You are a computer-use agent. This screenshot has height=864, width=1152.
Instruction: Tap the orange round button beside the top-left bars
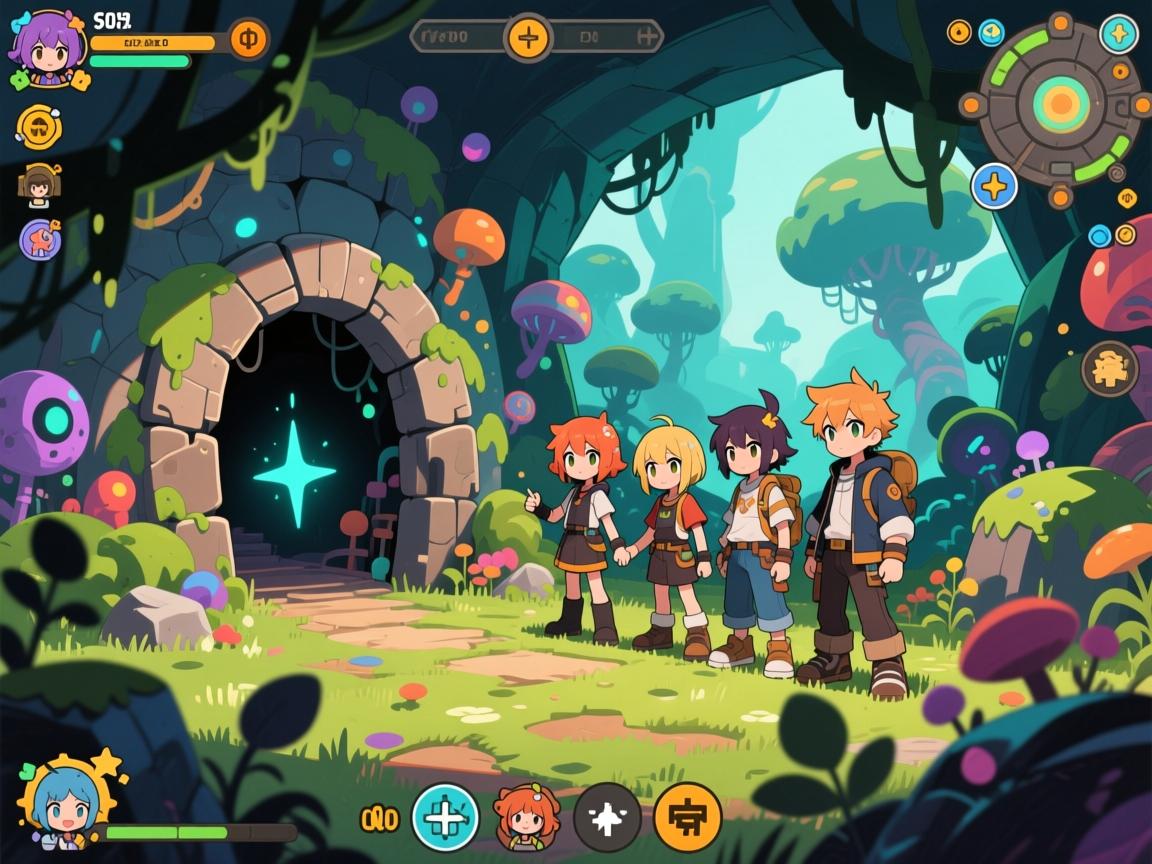point(249,41)
